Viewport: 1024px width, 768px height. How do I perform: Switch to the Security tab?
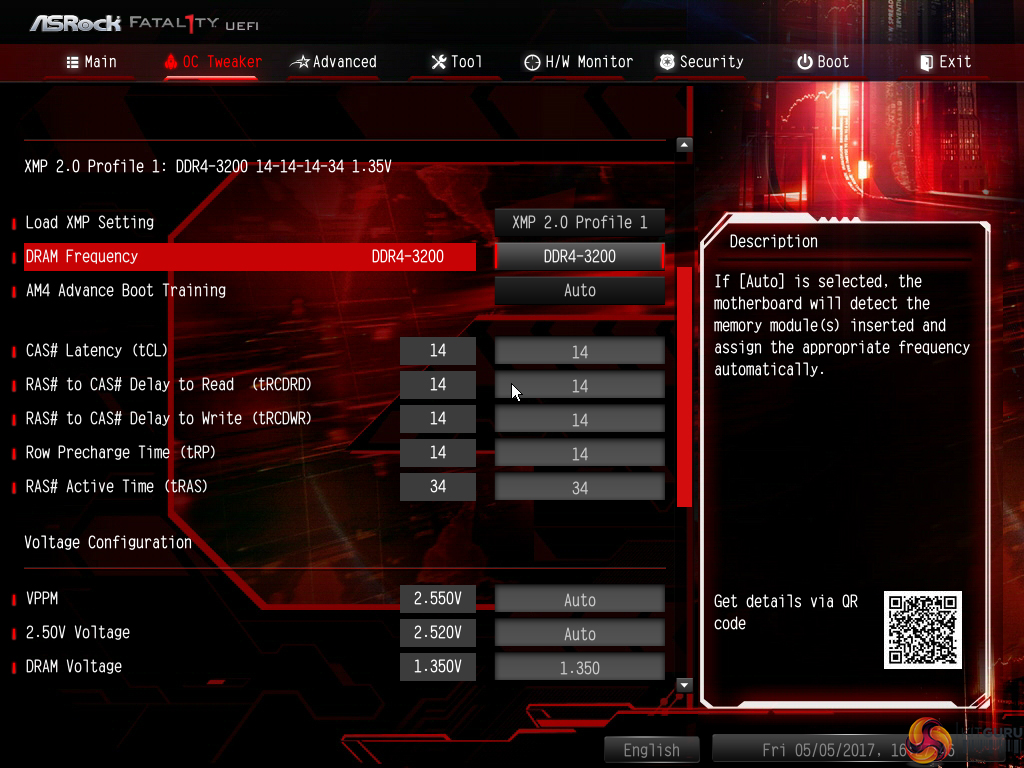tap(701, 62)
